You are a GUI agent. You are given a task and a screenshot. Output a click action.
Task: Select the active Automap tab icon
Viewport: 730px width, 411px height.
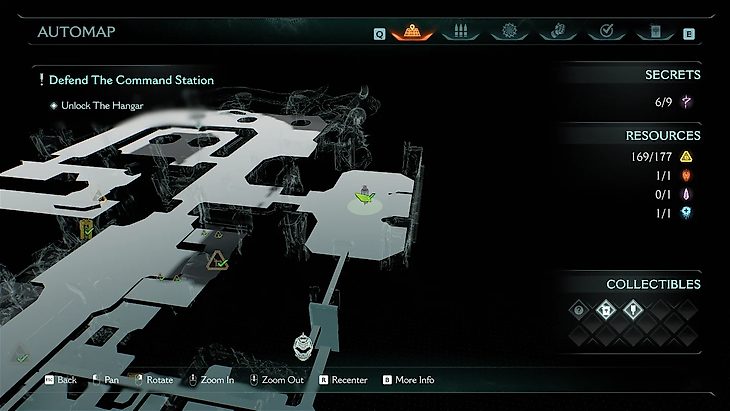pos(411,31)
